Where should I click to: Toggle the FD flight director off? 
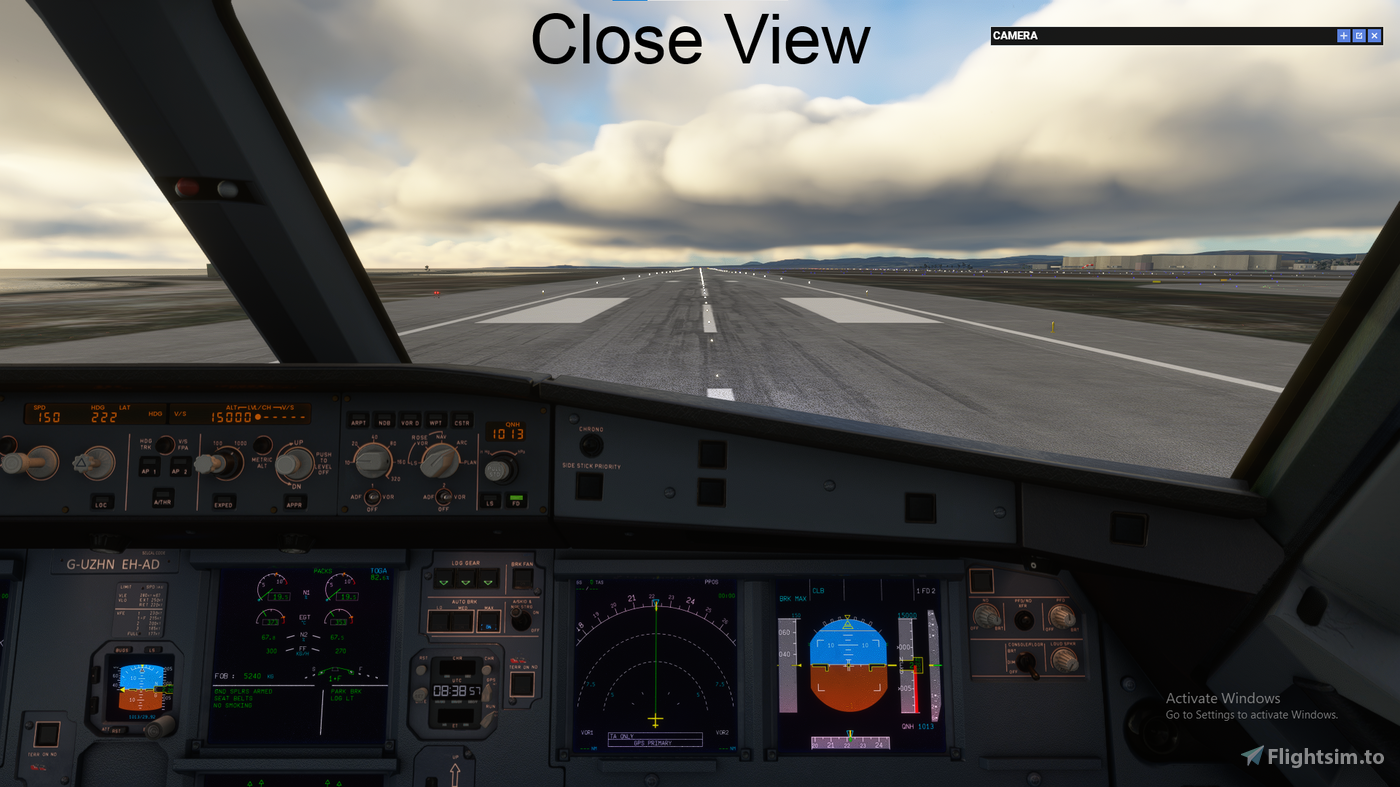(x=517, y=502)
